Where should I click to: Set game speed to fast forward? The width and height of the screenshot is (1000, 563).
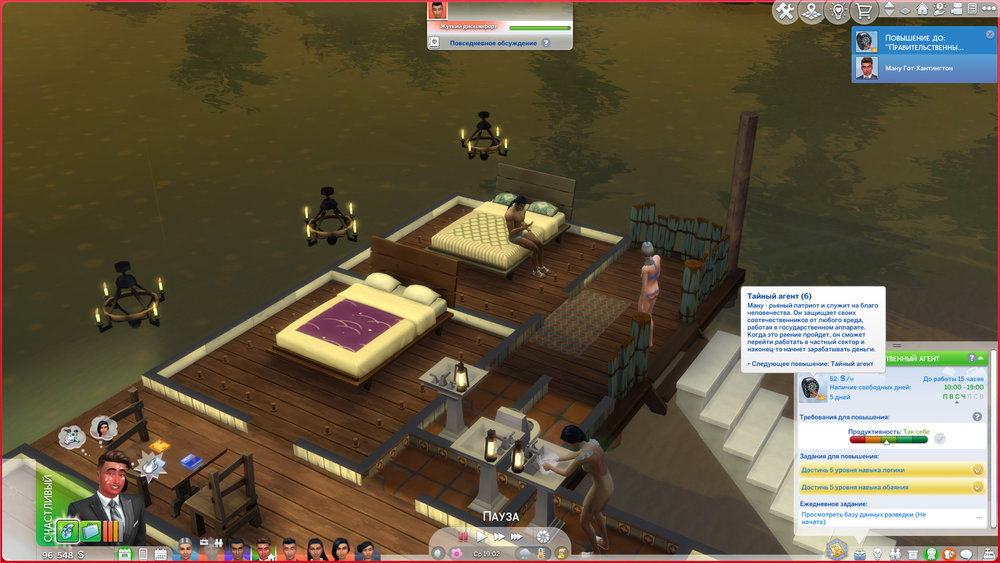[498, 537]
